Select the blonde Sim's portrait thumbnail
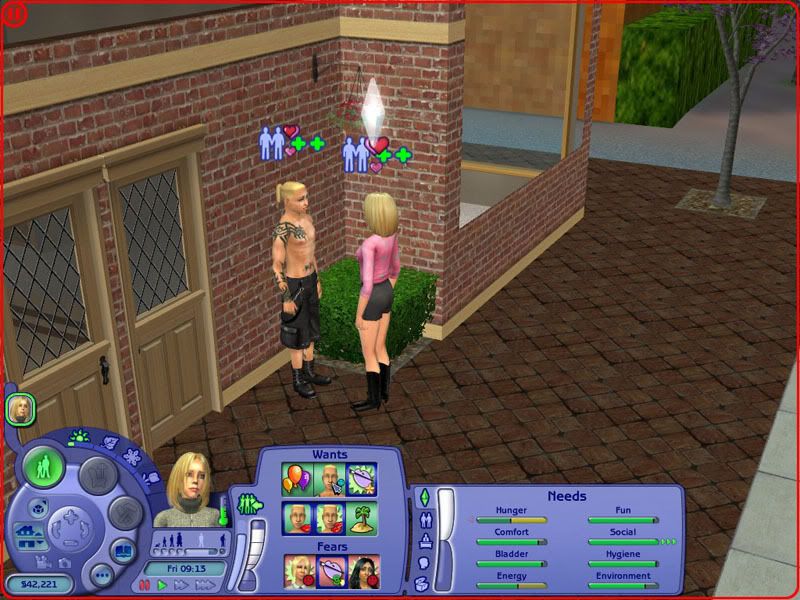This screenshot has width=800, height=600. [21, 407]
